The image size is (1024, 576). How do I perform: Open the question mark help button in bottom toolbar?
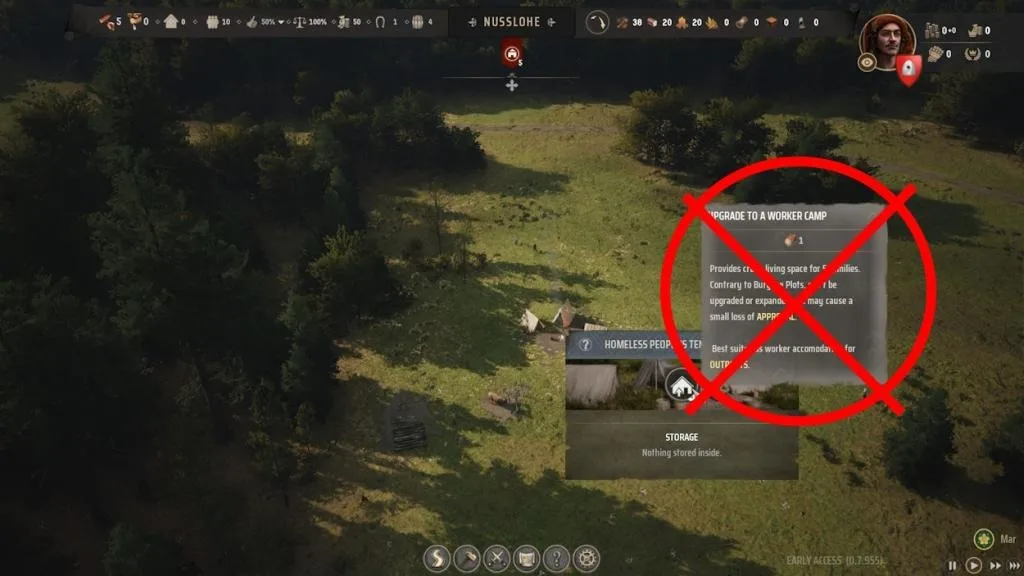(557, 558)
